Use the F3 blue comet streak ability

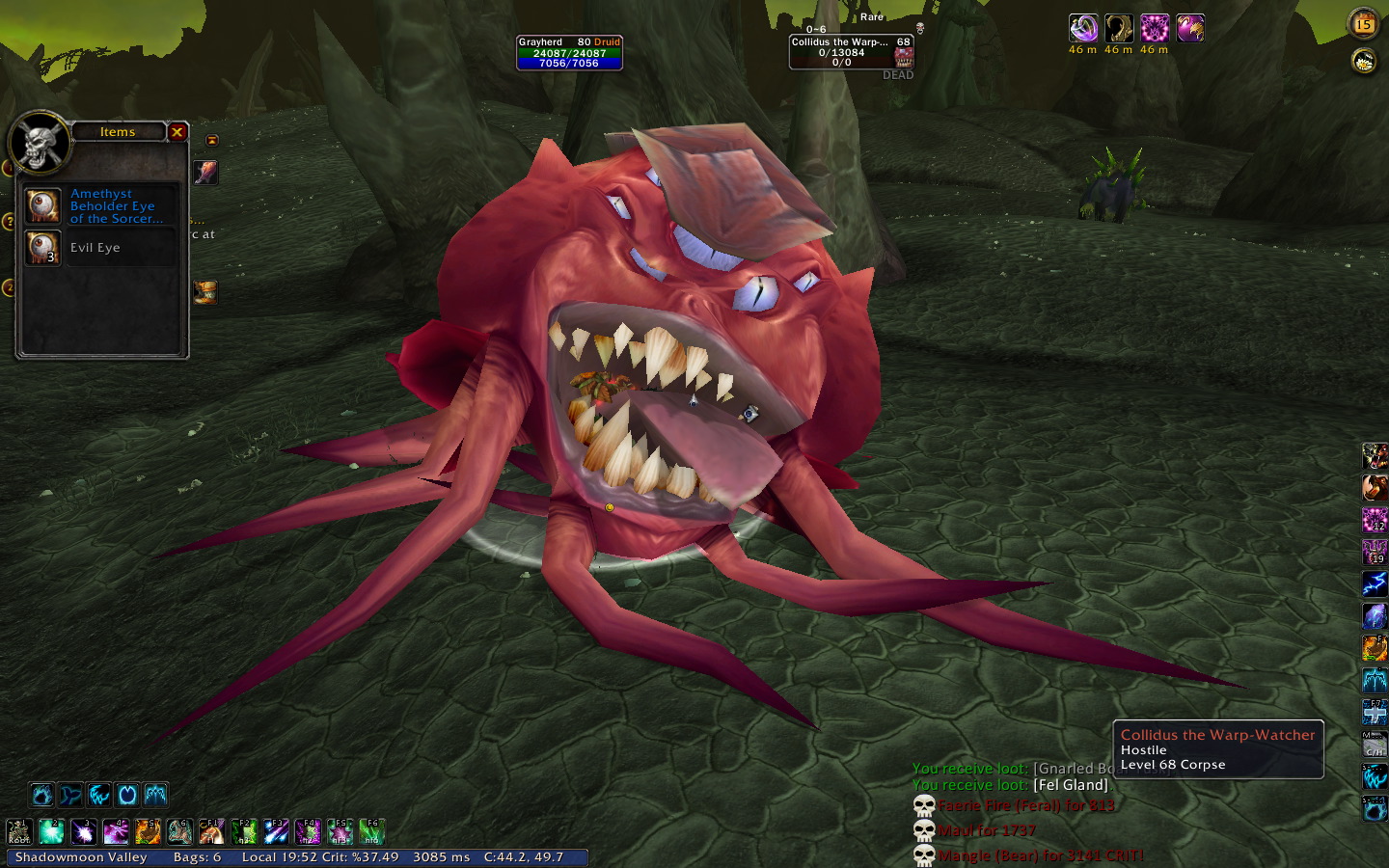pos(276,831)
